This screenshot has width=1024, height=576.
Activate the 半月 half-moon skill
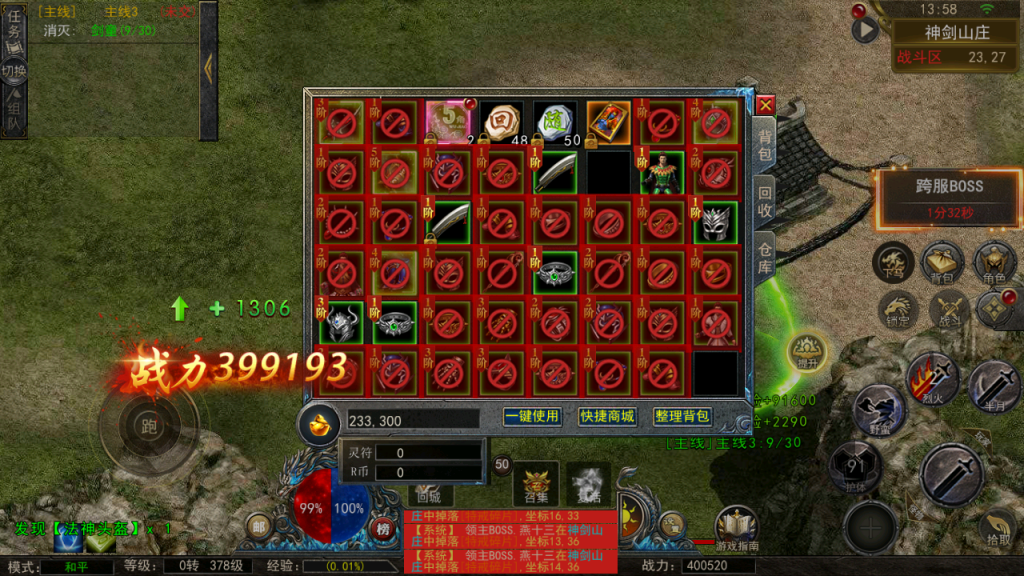[x=992, y=386]
